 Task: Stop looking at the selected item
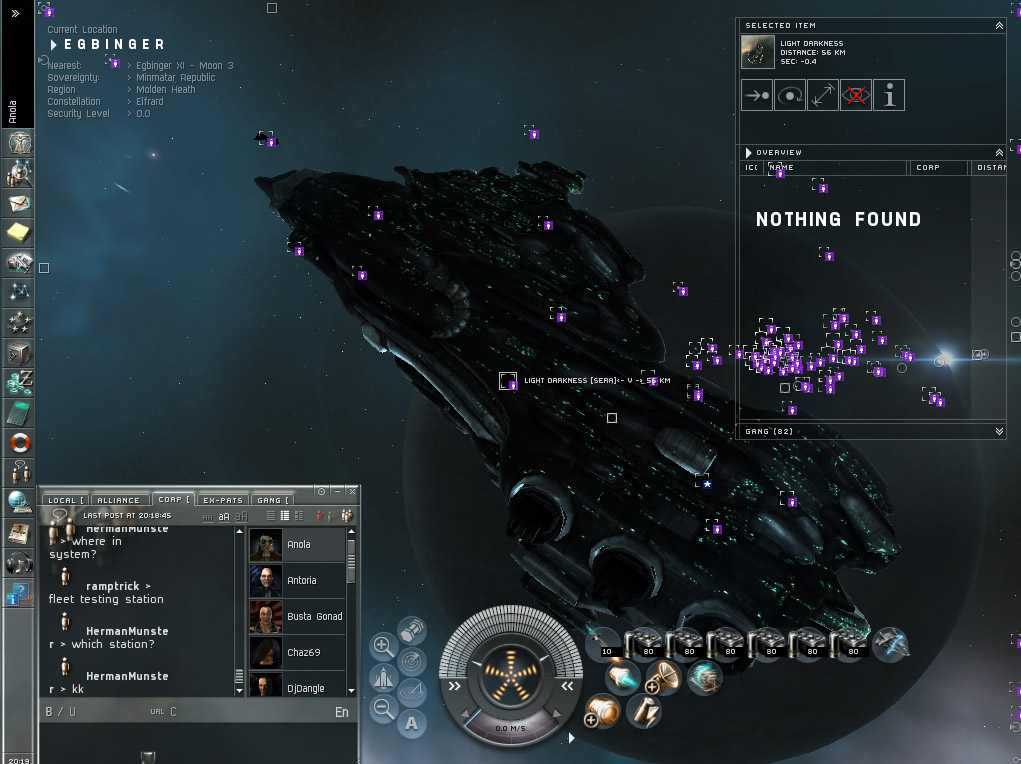[x=856, y=96]
